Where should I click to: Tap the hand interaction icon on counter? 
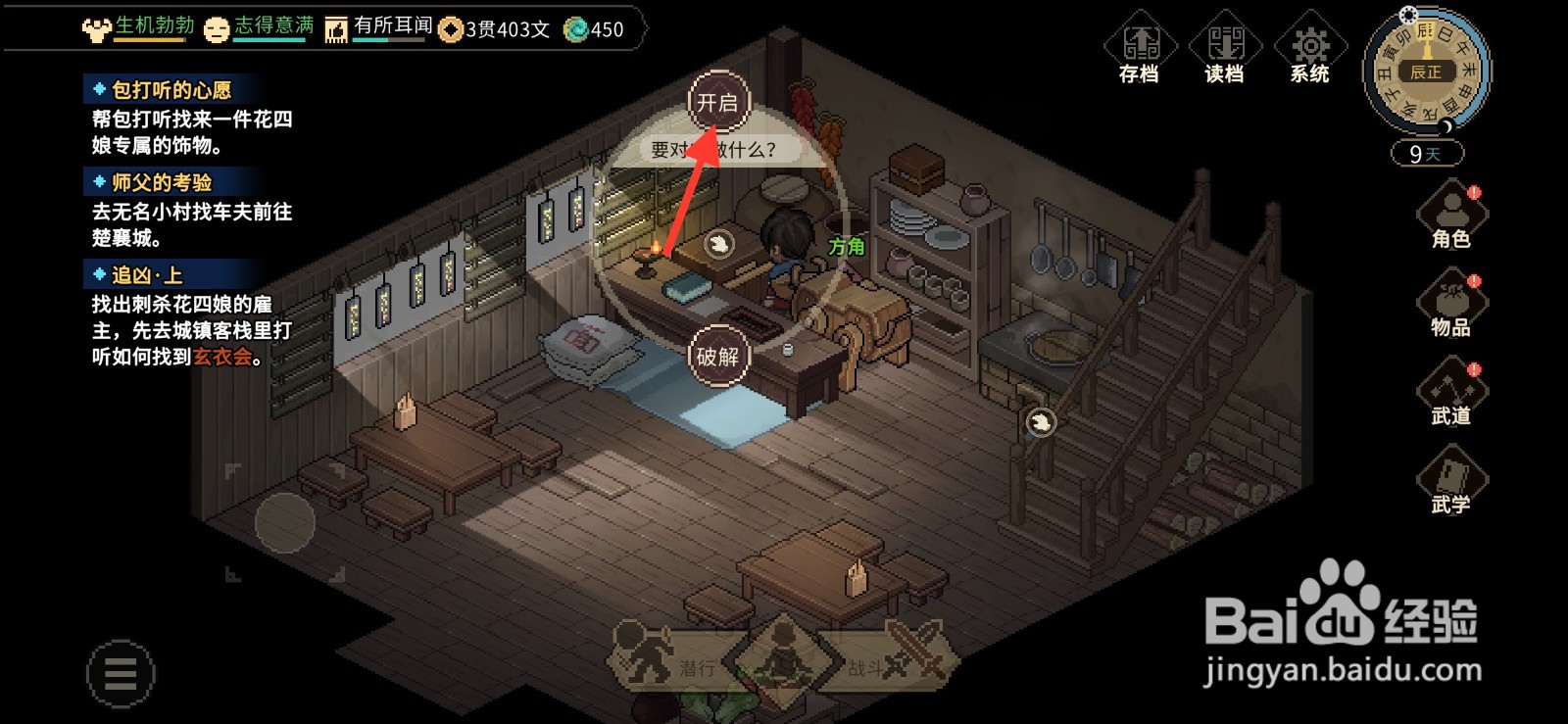[719, 243]
